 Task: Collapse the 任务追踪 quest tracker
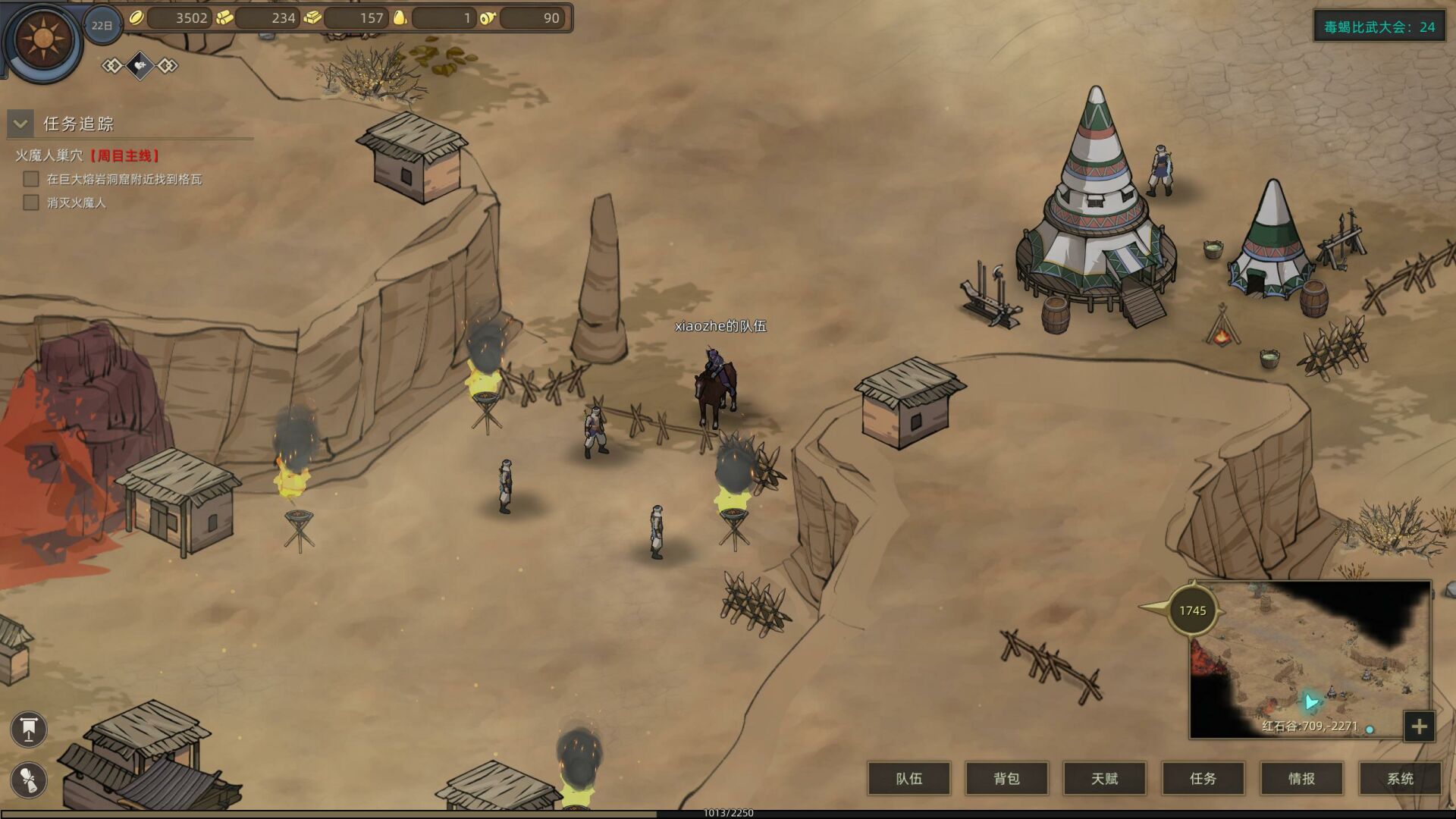(x=20, y=123)
